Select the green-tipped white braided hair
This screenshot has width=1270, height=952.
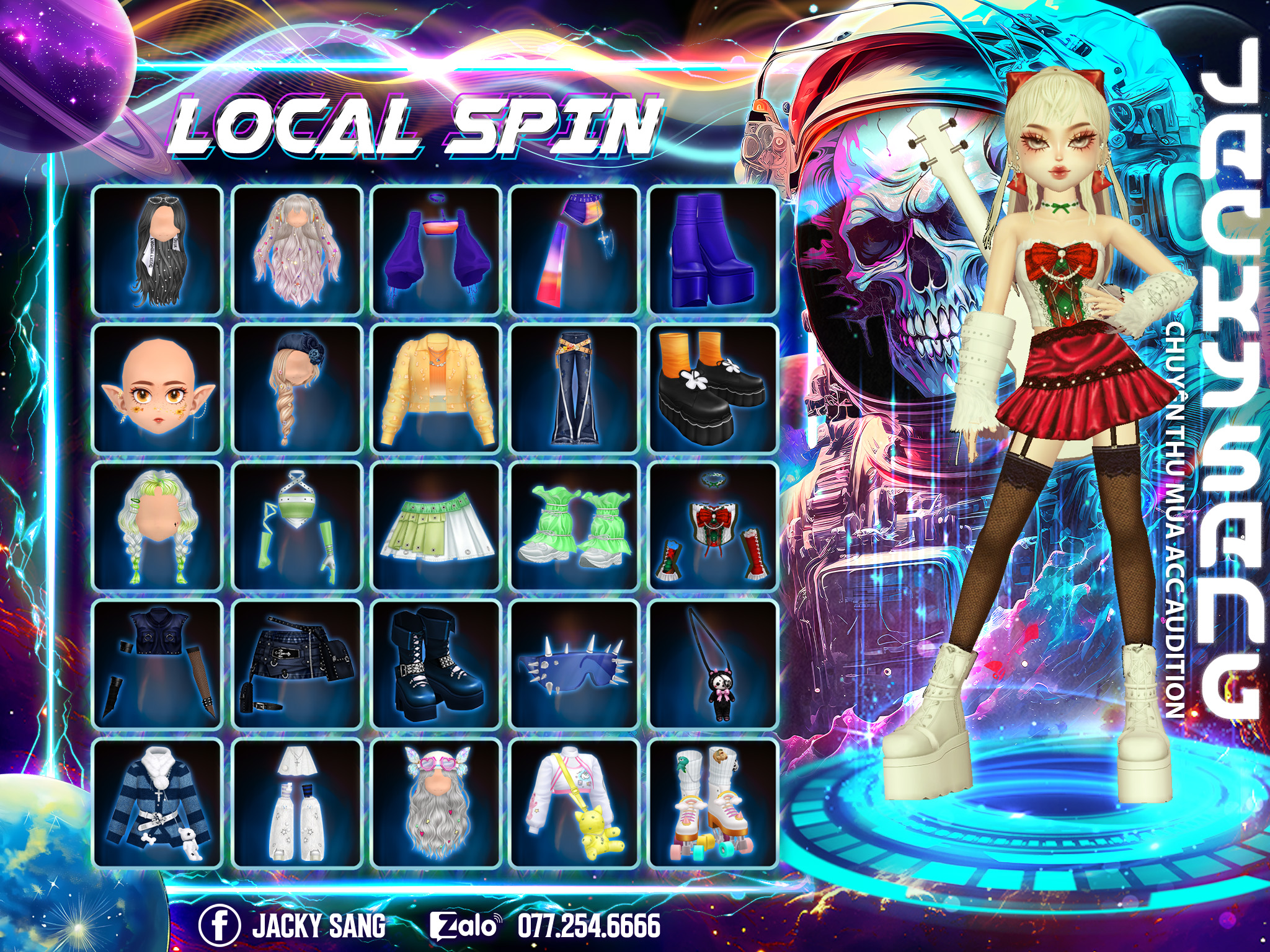click(157, 526)
